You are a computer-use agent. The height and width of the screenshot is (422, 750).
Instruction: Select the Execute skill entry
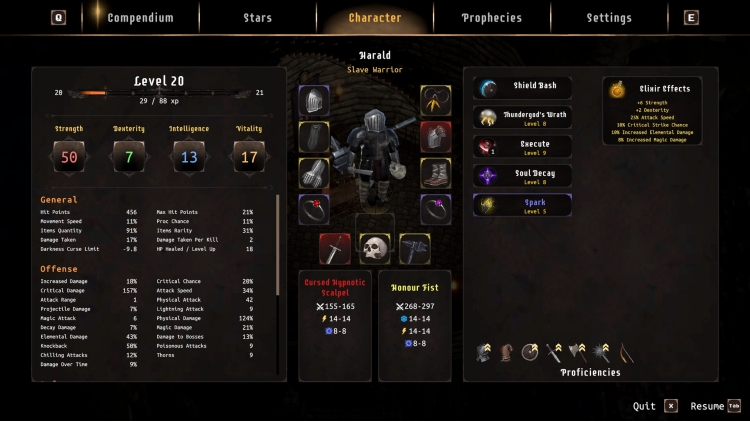(x=522, y=147)
